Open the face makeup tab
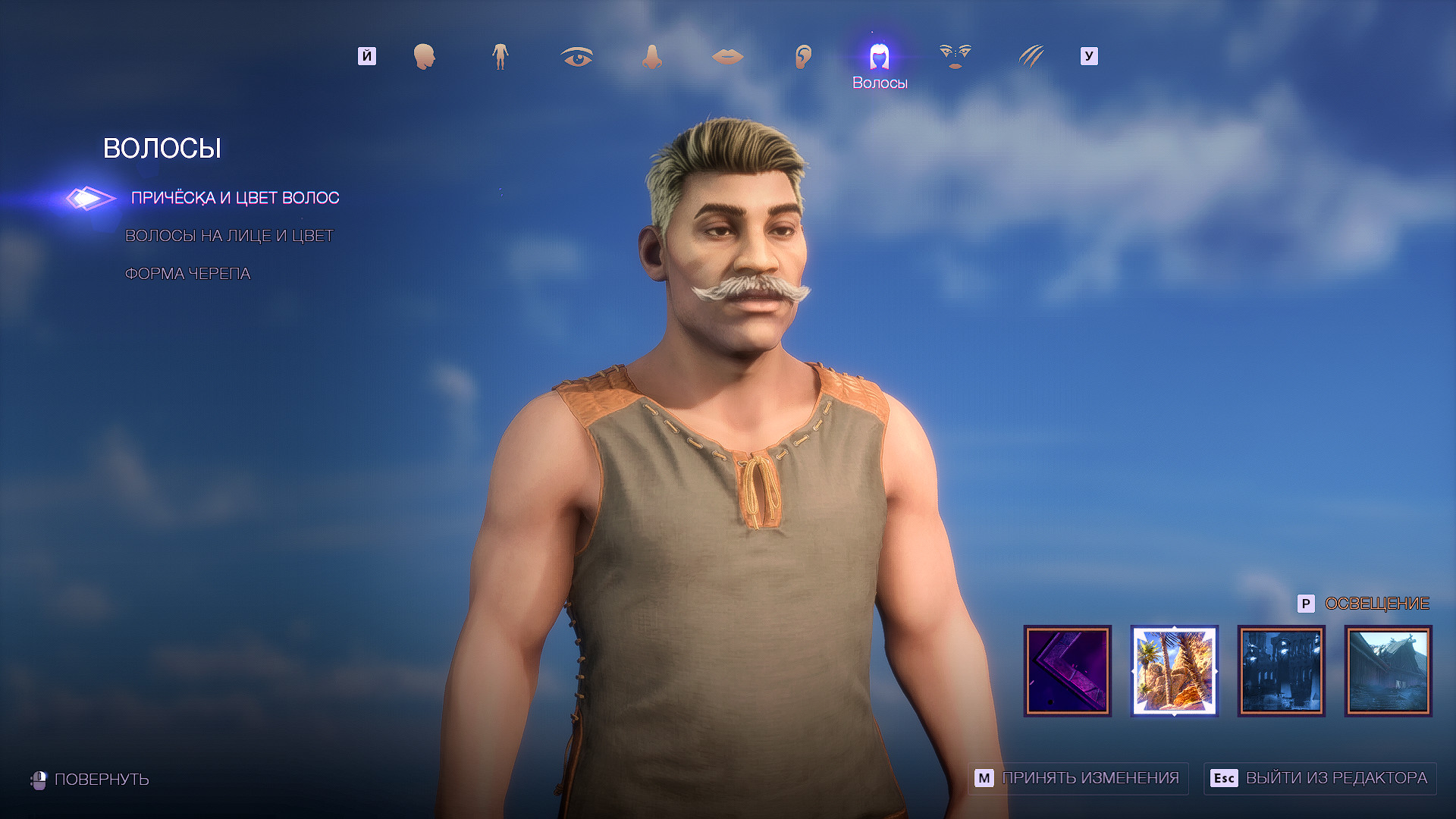This screenshot has height=819, width=1456. pyautogui.click(x=955, y=56)
